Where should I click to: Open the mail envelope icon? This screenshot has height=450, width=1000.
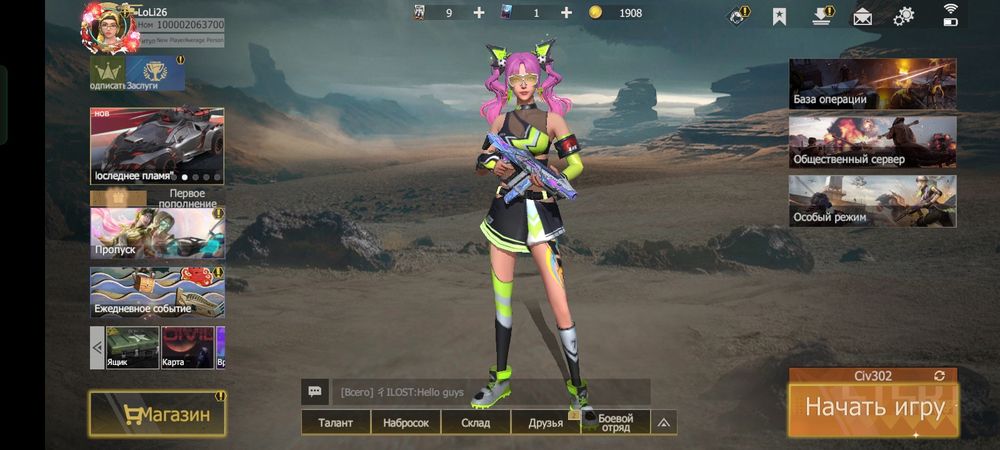click(862, 16)
